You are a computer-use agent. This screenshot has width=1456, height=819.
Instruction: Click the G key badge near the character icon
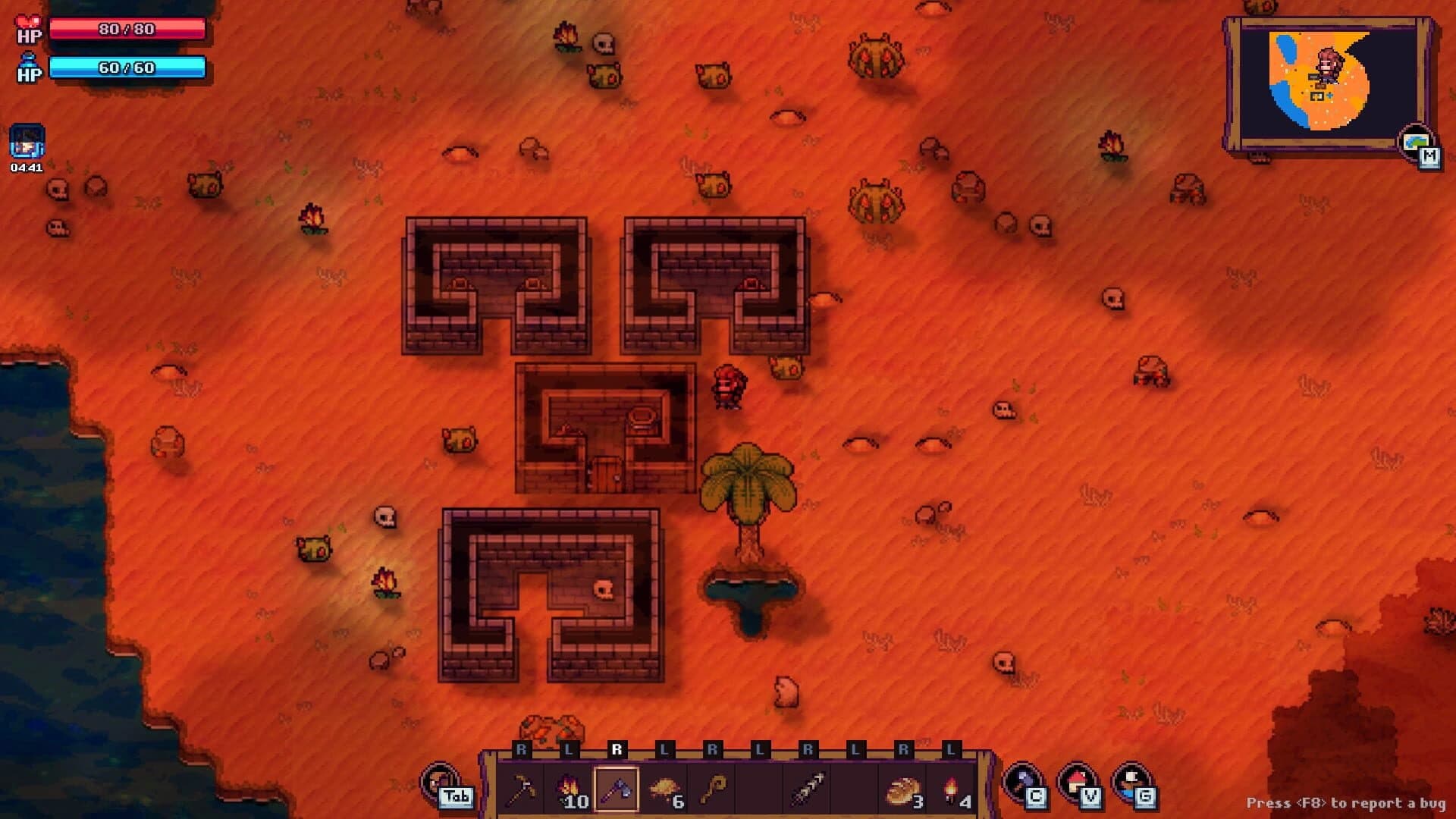1145,798
